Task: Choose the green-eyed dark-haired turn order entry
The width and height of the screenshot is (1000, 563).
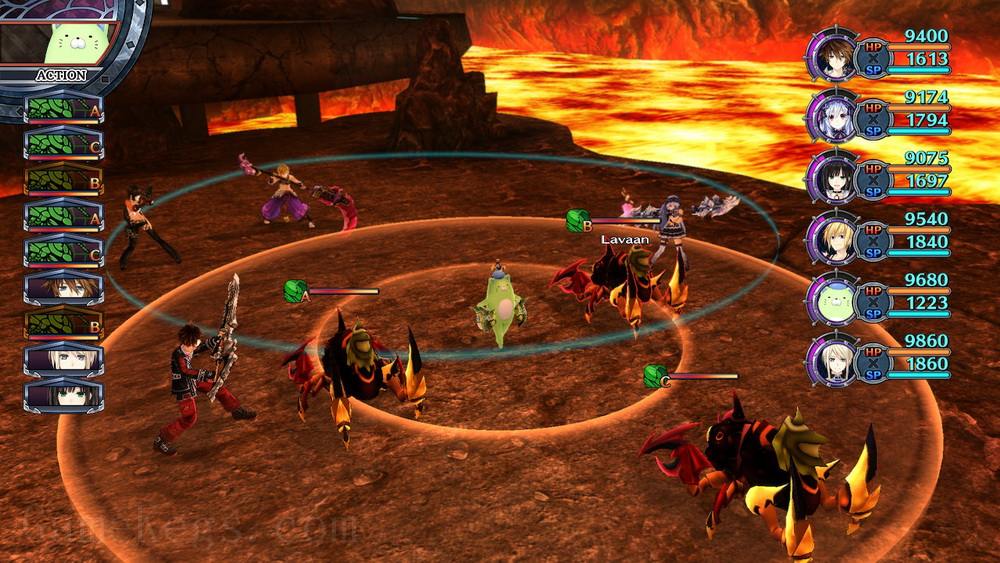Action: coord(63,393)
